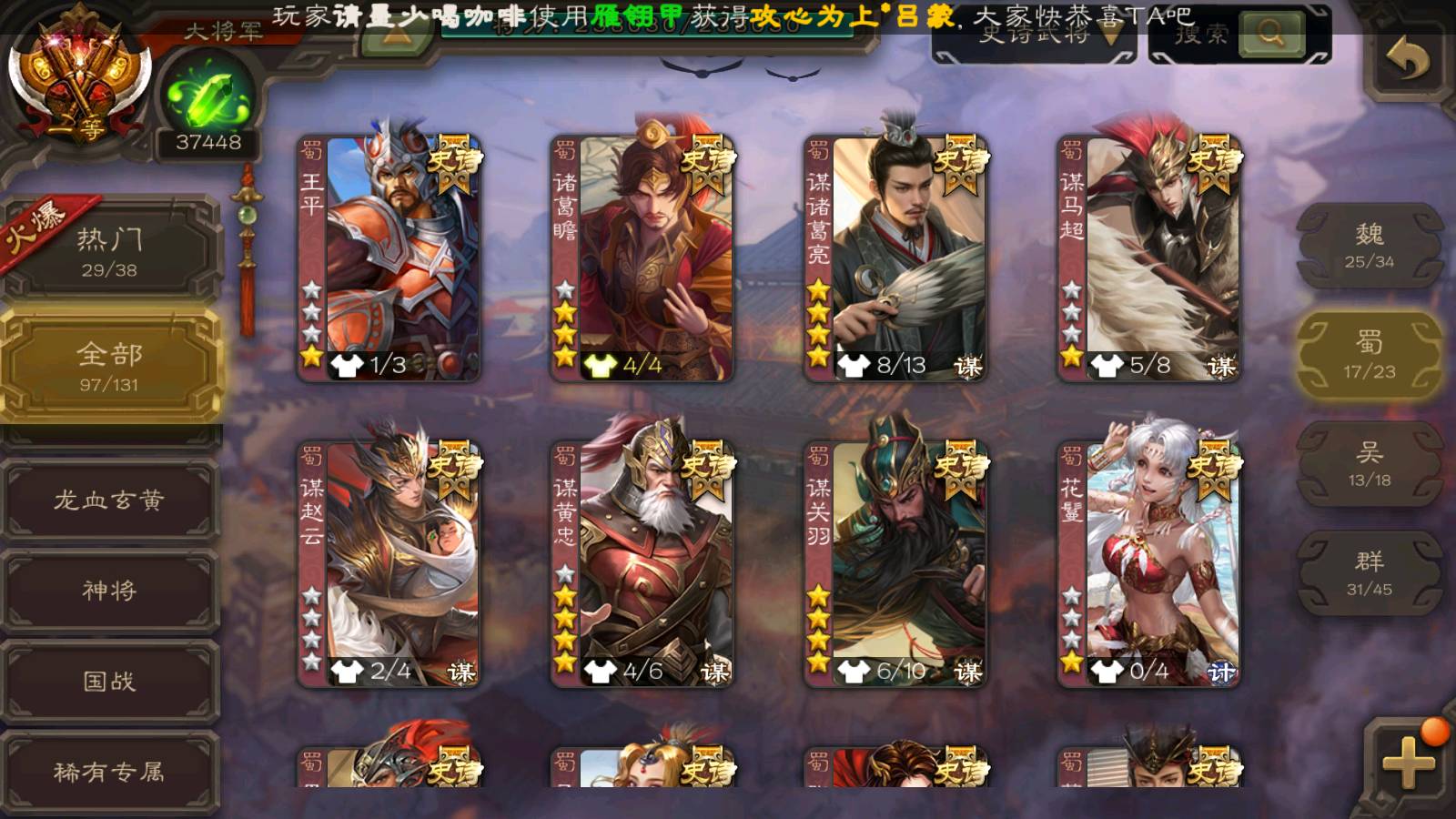The height and width of the screenshot is (819, 1456).
Task: Switch to the 全部 category tab
Action: pos(109,365)
